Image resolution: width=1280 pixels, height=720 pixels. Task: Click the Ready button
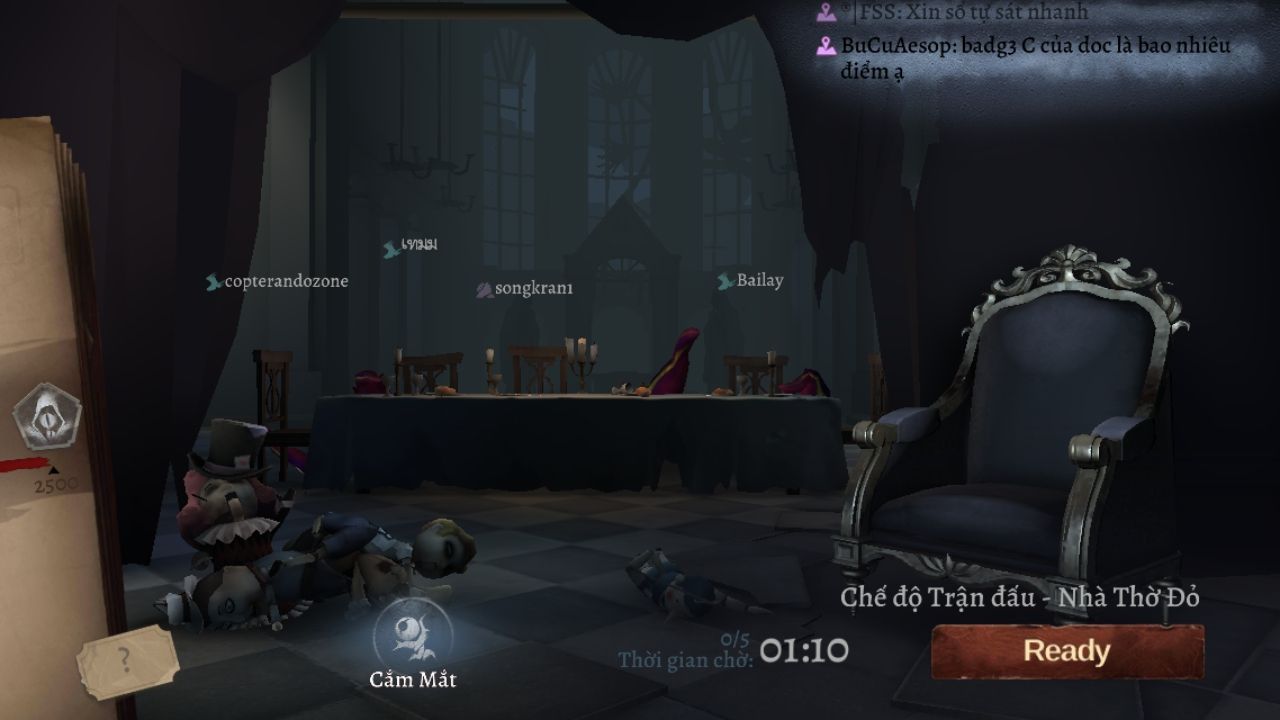[x=1067, y=652]
